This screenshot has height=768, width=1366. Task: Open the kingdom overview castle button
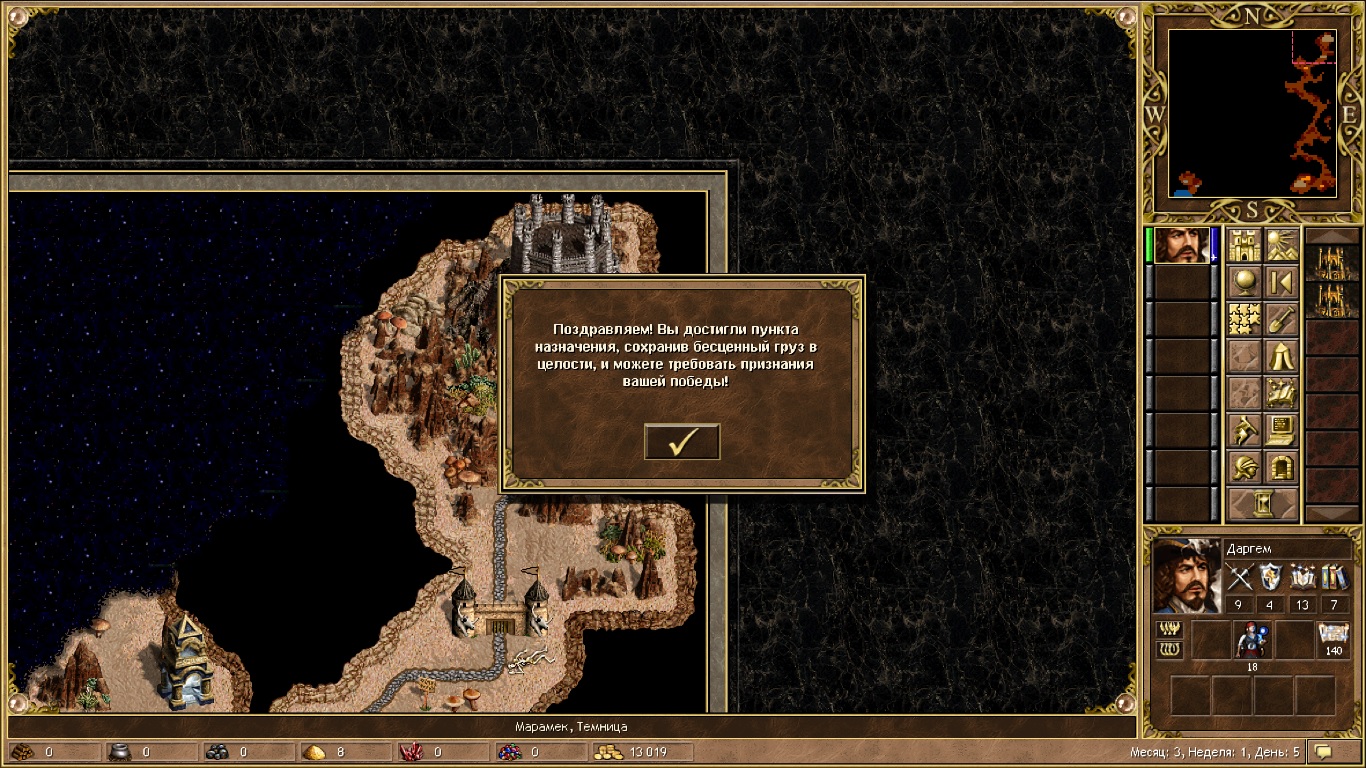coord(1244,245)
